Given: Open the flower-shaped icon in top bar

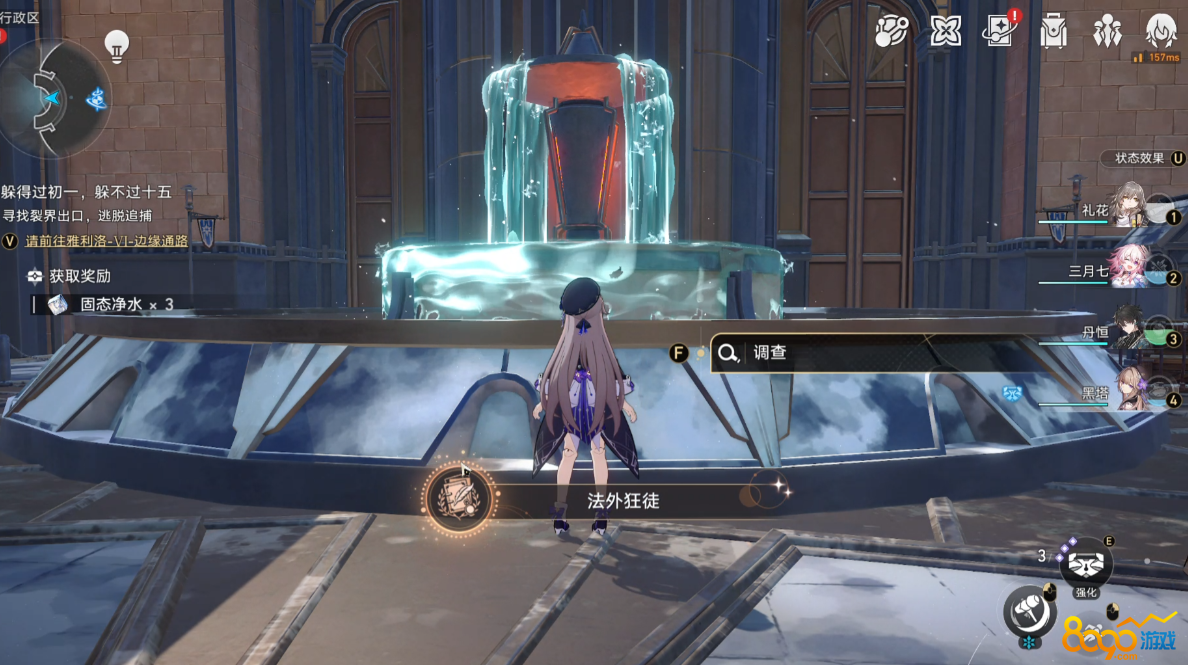Looking at the screenshot, I should click(x=945, y=32).
